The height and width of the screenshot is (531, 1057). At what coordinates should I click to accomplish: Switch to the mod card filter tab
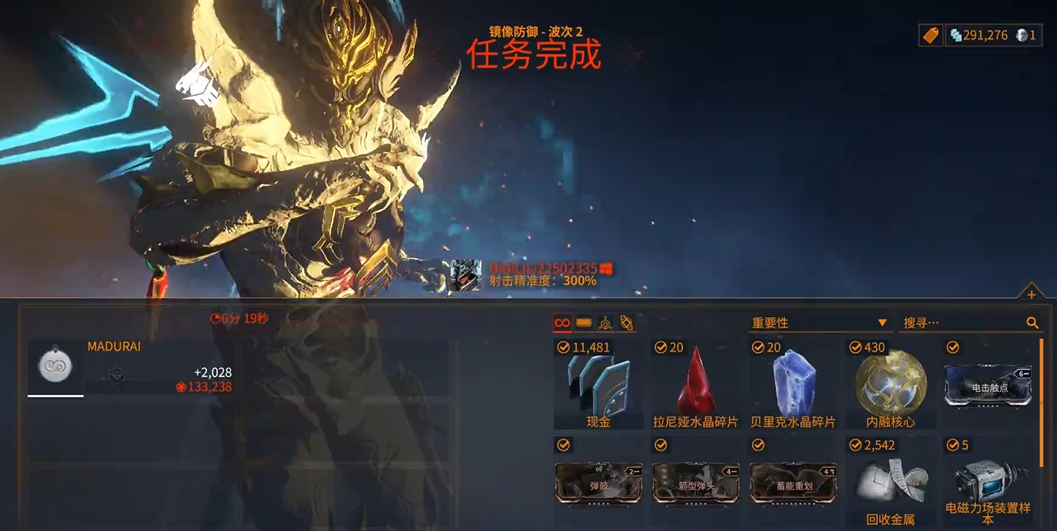coord(584,323)
